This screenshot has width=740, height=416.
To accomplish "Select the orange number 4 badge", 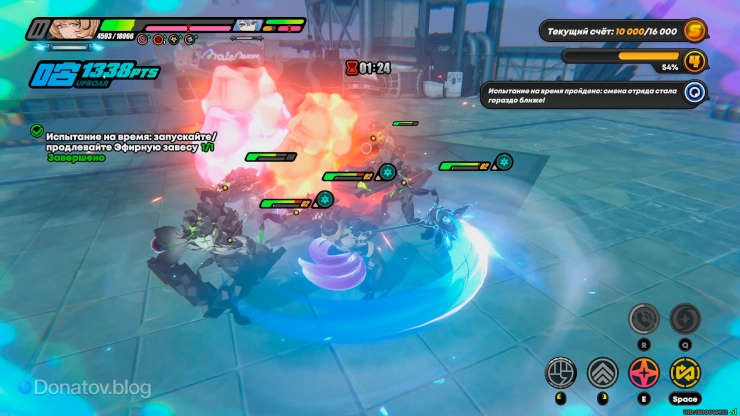I will click(x=695, y=61).
